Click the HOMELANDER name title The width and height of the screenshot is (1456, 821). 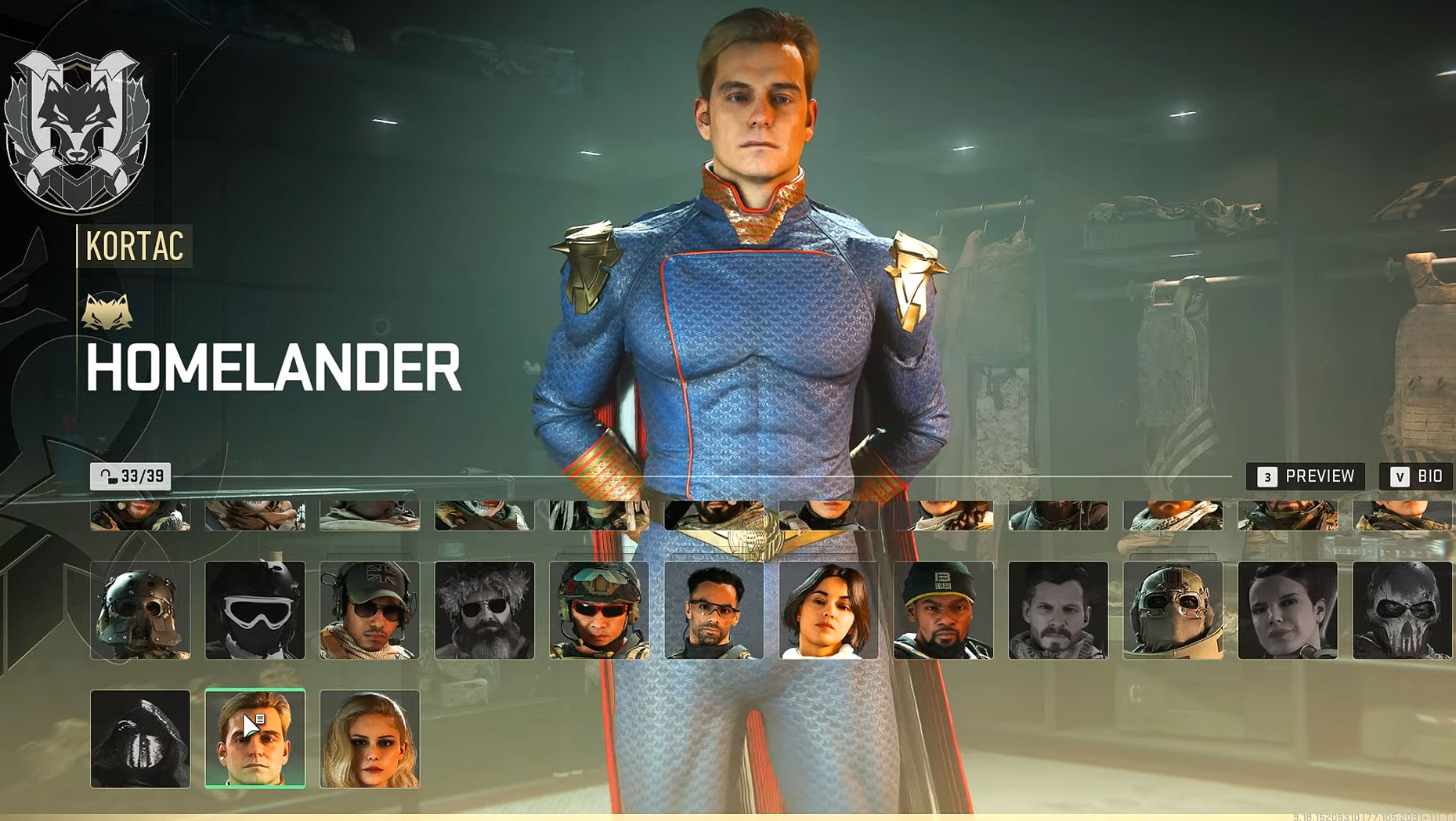point(270,368)
